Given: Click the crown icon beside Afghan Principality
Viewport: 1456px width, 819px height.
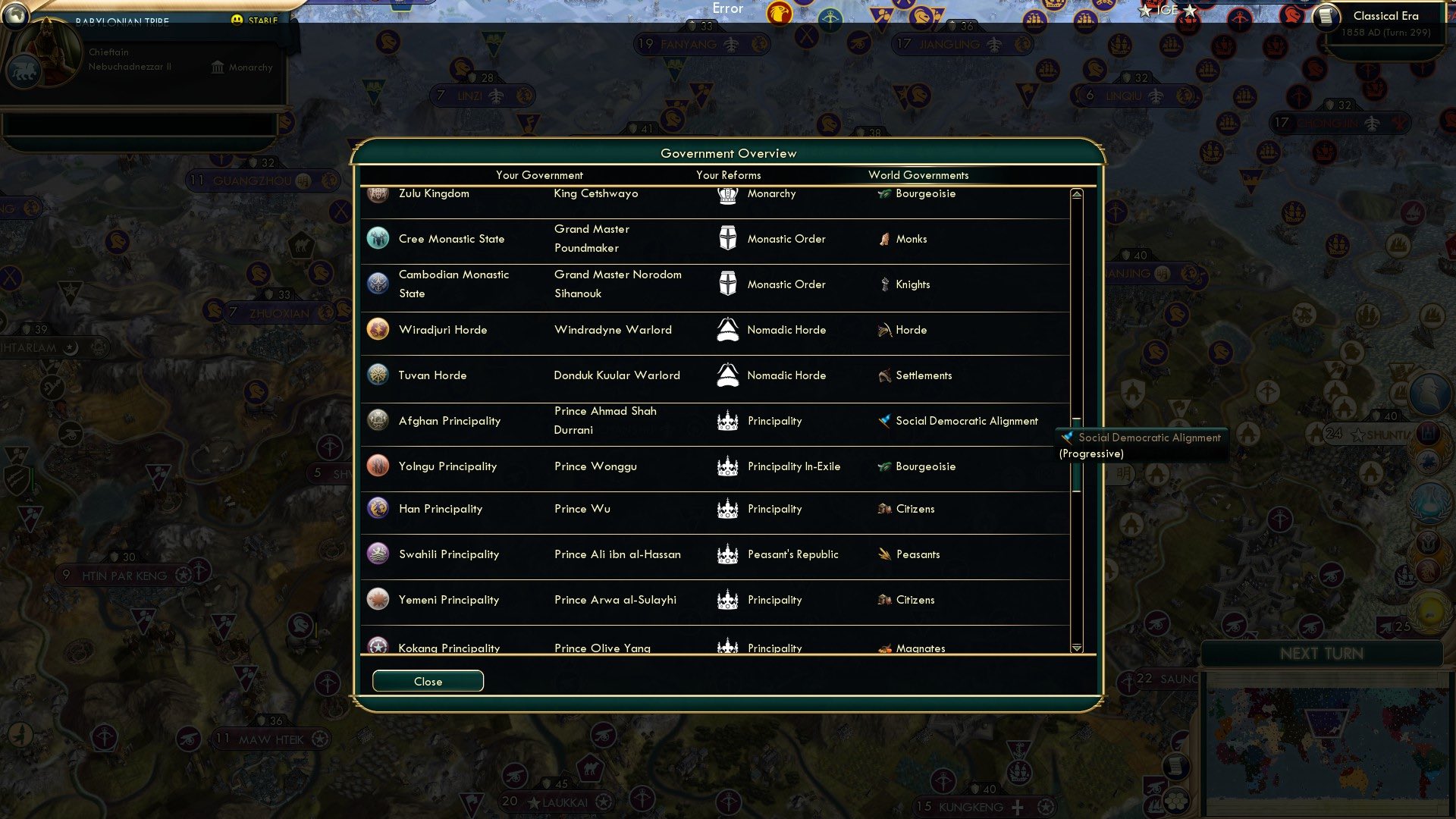Looking at the screenshot, I should click(x=726, y=421).
